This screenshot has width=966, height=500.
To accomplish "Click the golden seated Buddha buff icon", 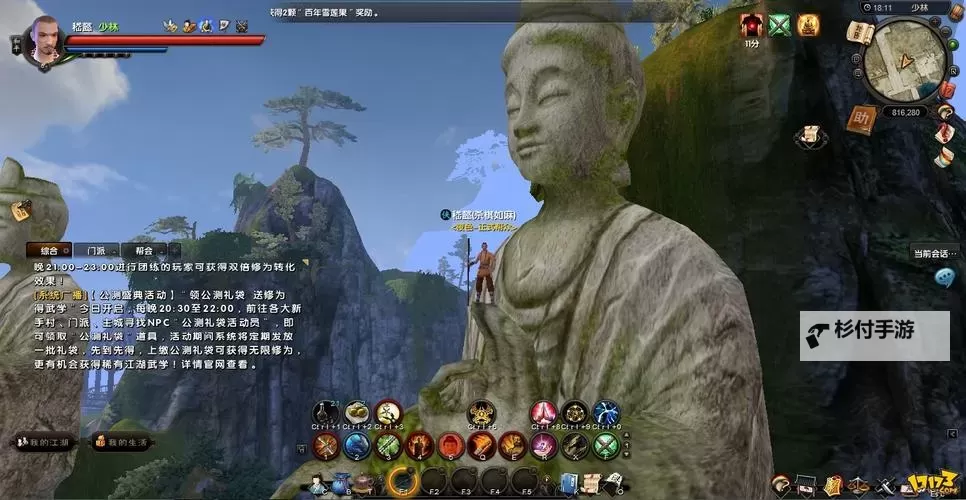I will pyautogui.click(x=807, y=25).
